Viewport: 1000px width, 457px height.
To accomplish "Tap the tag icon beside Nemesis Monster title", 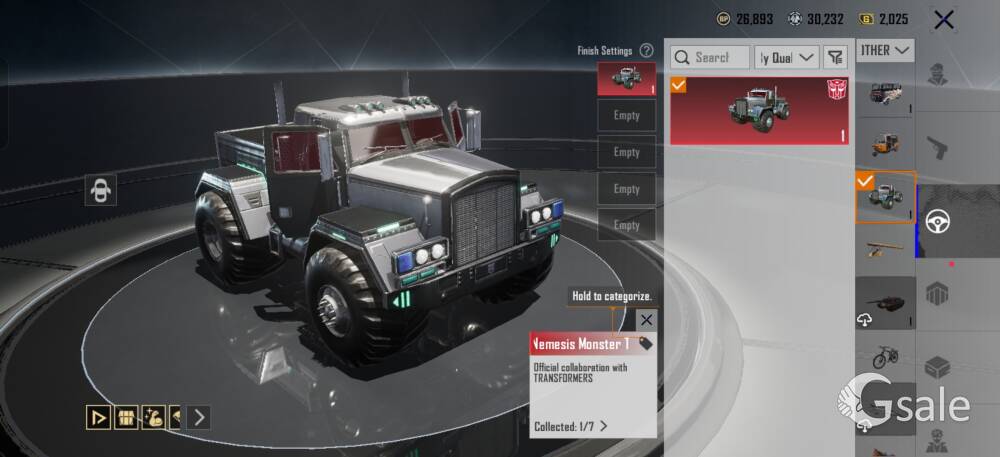I will coord(646,344).
